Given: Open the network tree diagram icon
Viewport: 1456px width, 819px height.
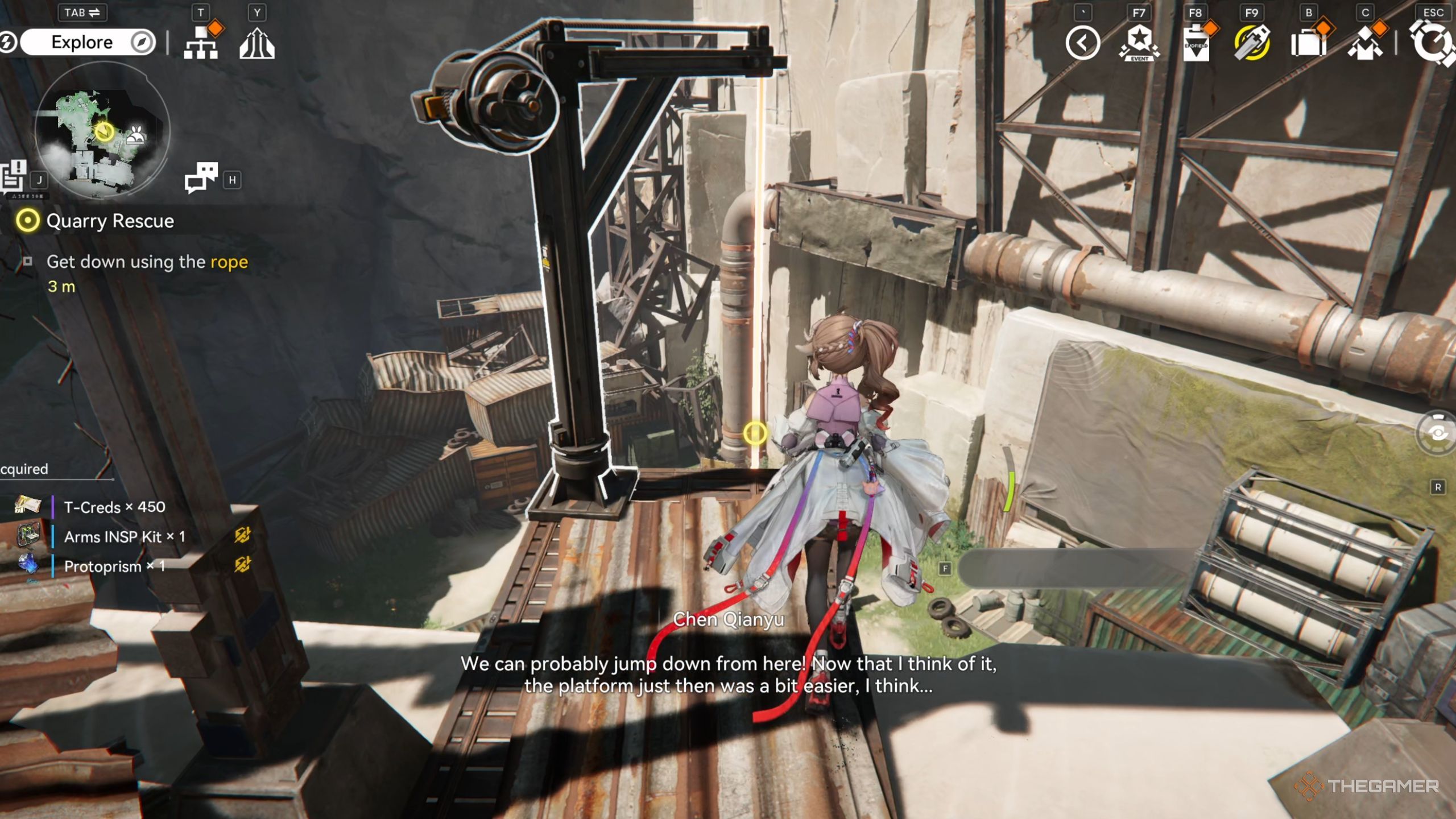Looking at the screenshot, I should pyautogui.click(x=201, y=43).
